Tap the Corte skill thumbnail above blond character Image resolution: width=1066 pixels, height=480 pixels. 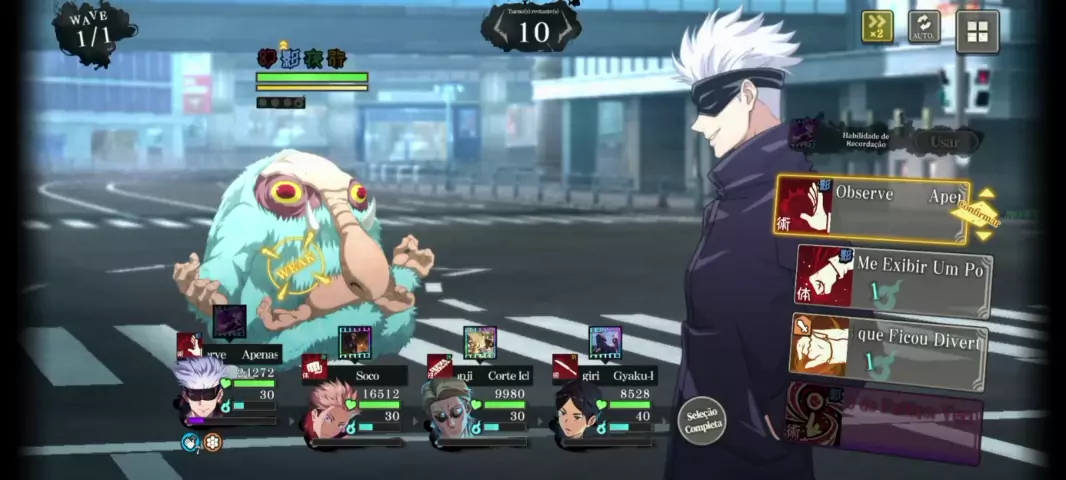479,343
